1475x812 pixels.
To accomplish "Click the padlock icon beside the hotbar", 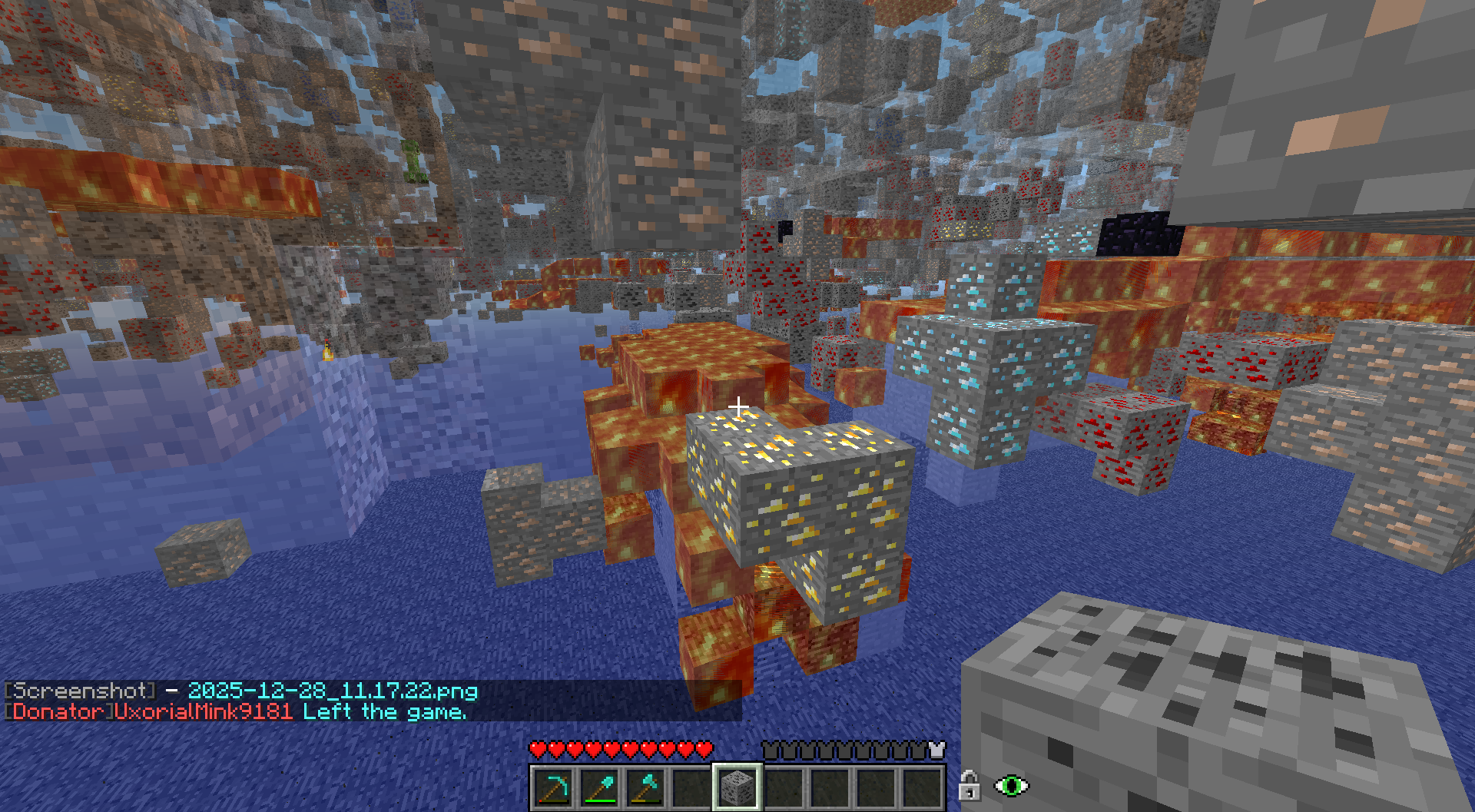I will pos(969,786).
